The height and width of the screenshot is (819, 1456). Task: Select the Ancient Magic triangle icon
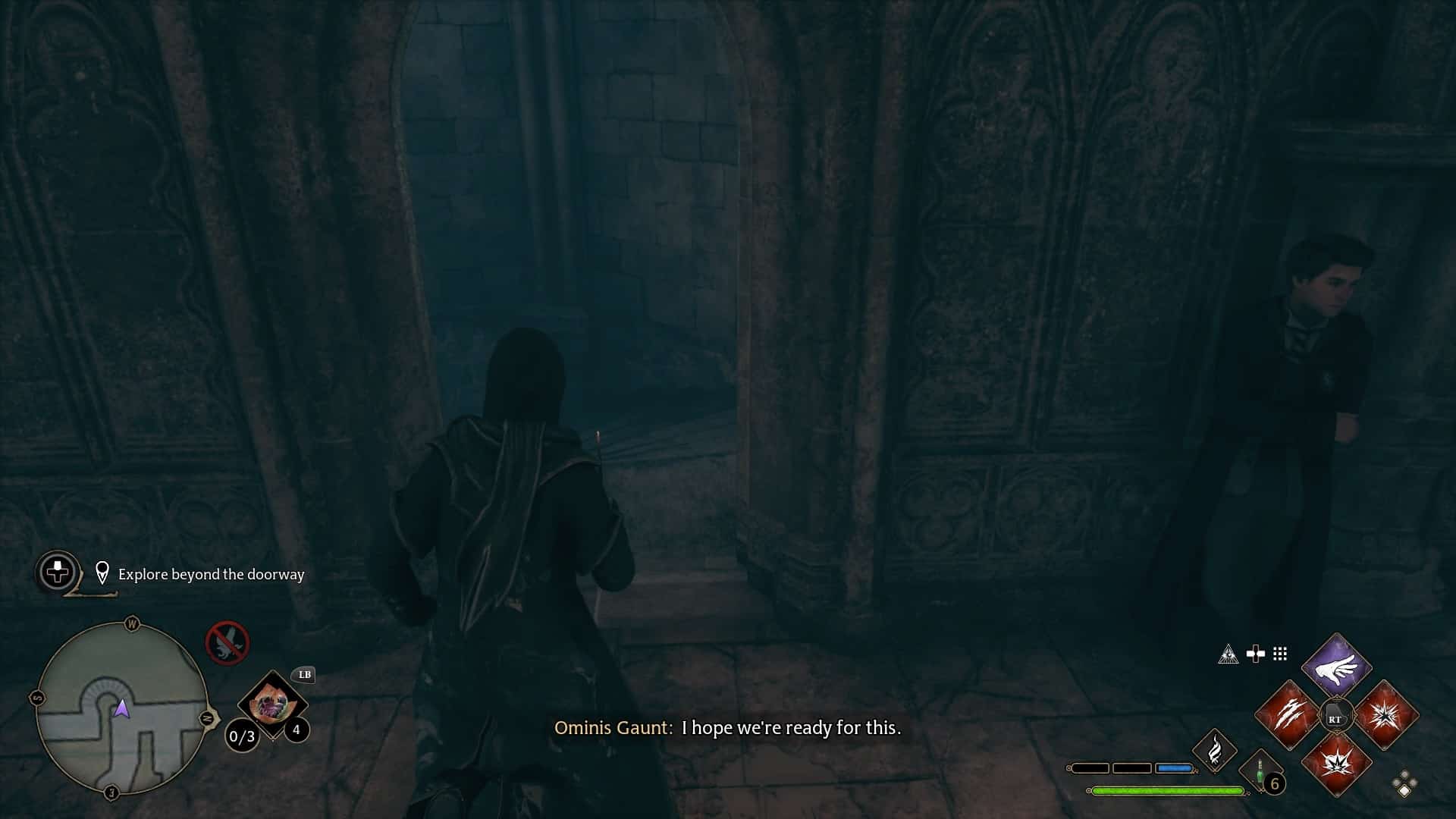coord(1229,654)
